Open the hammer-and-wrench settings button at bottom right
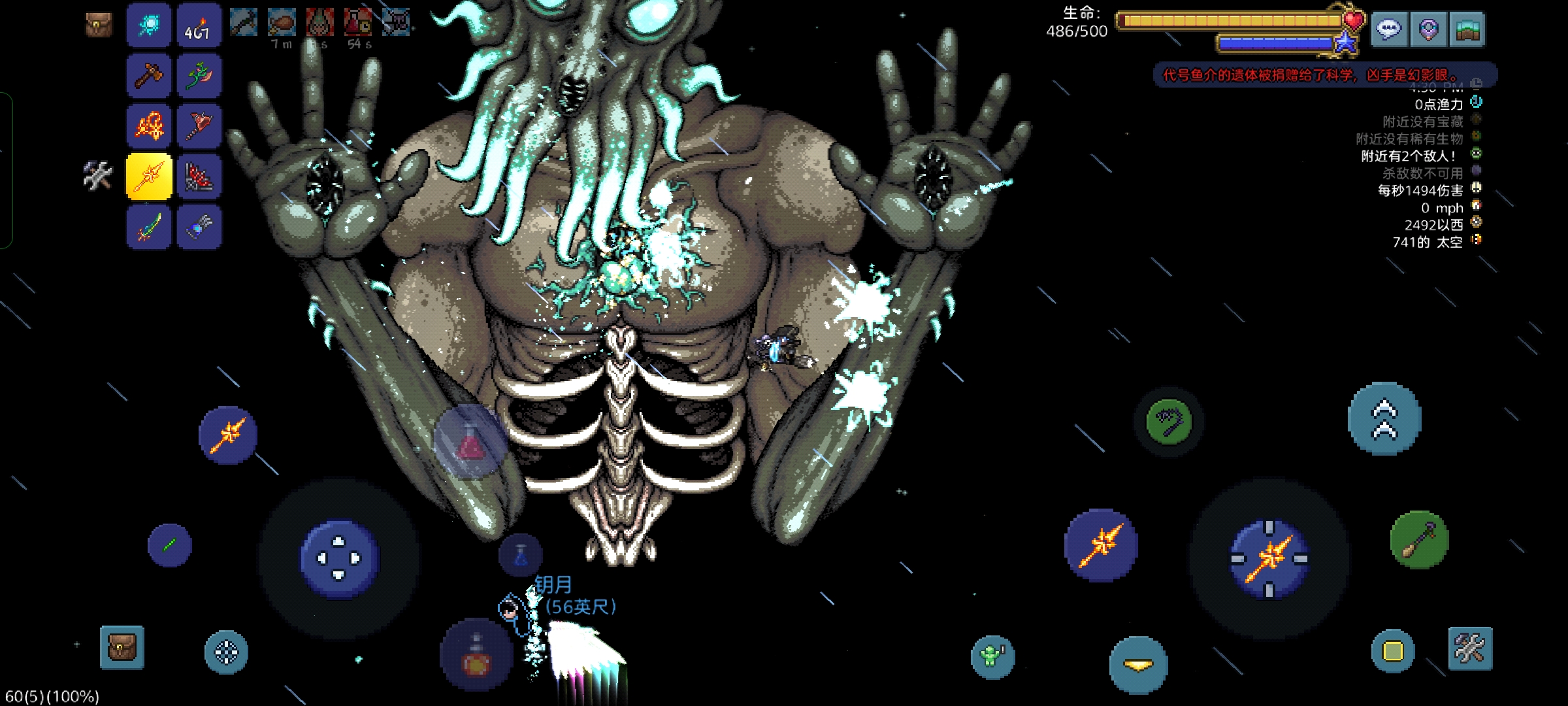Viewport: 1568px width, 706px height. tap(1470, 648)
